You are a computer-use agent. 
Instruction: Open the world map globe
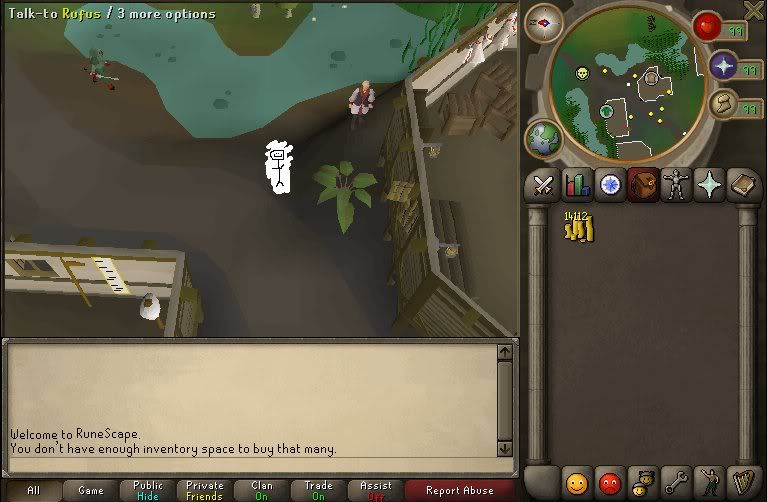click(x=543, y=138)
